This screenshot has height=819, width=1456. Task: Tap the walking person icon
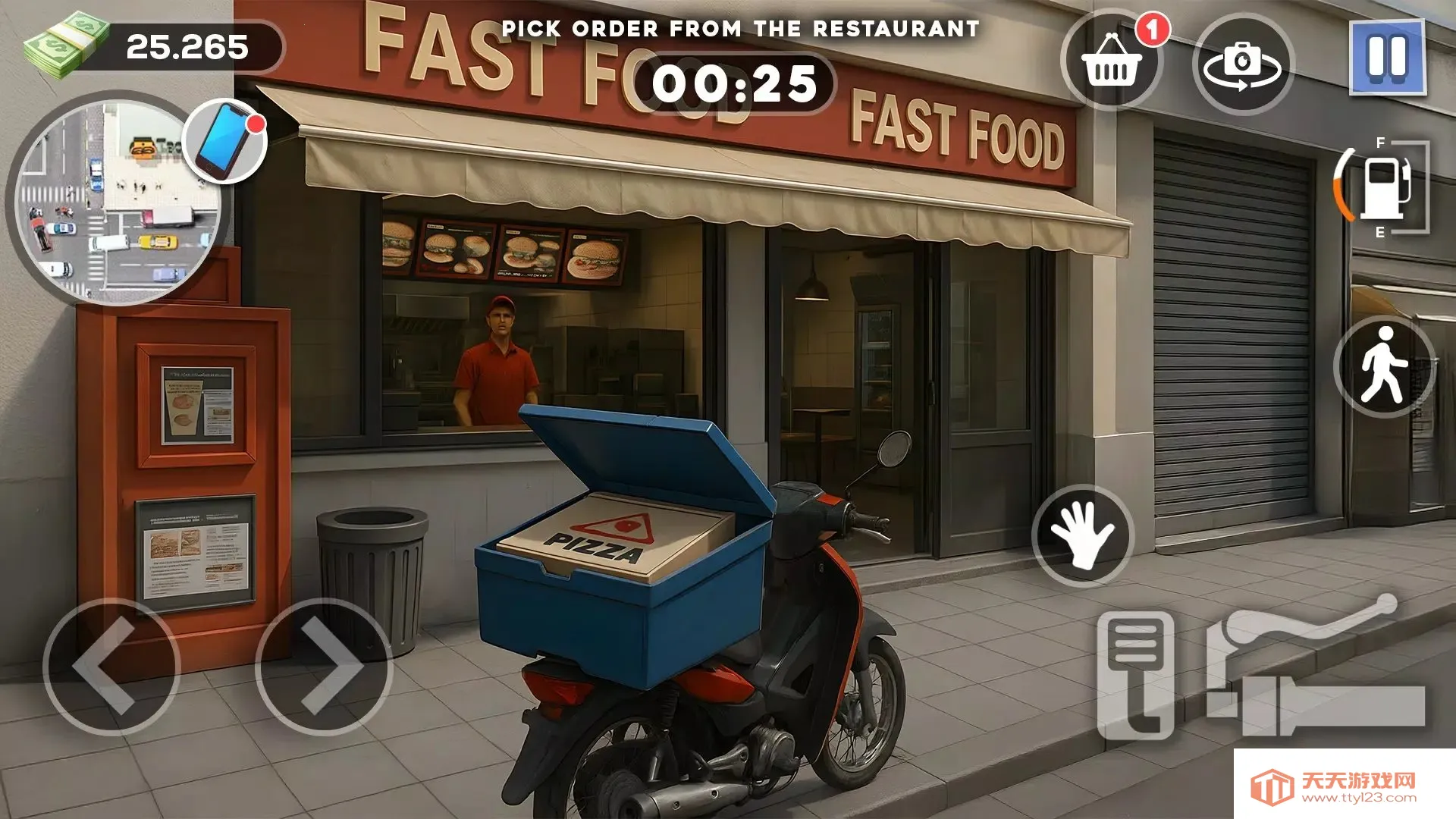[1383, 366]
